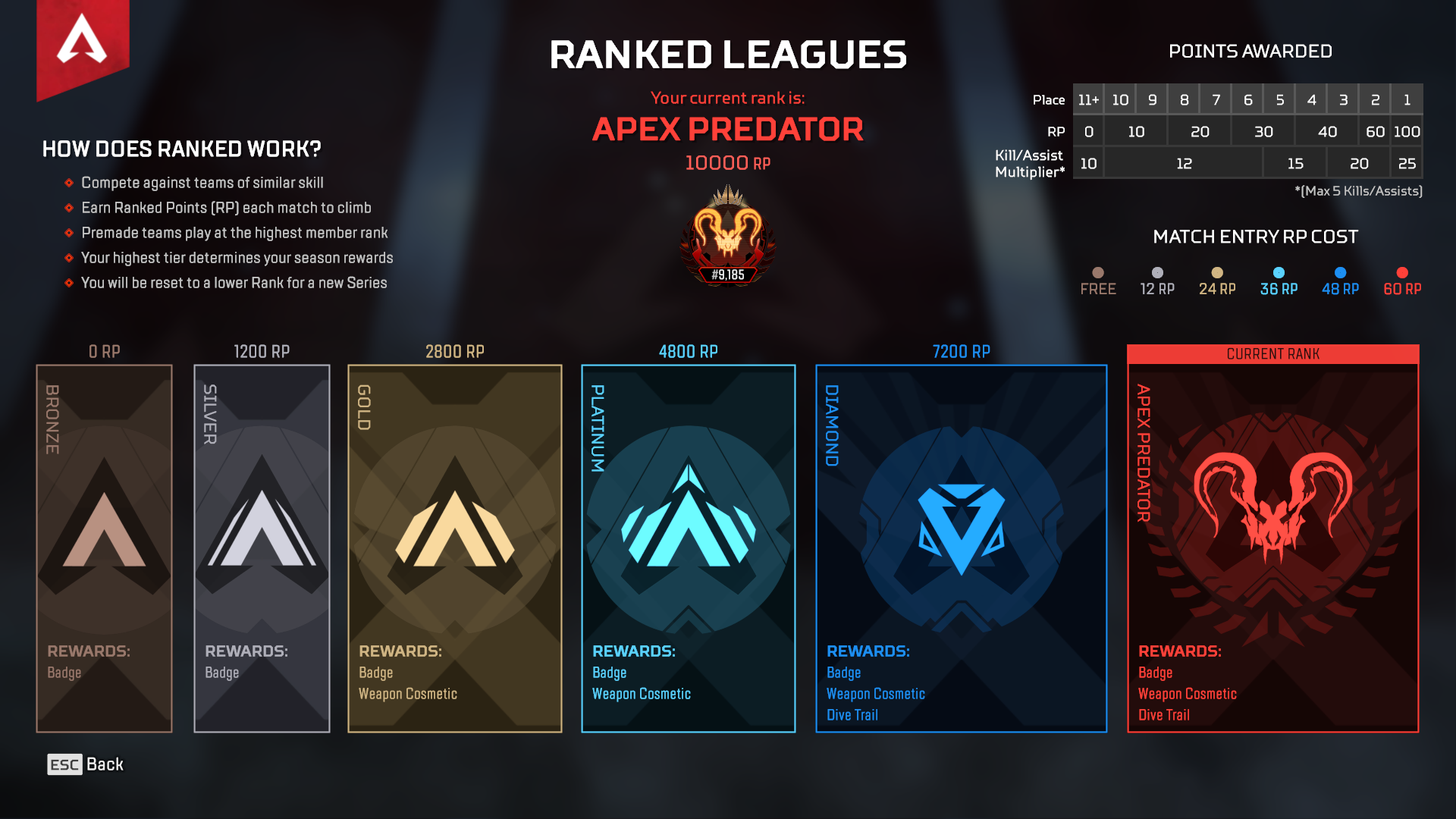Screen dimensions: 1456x819
Task: Select the CURRENT RANK tab header
Action: pyautogui.click(x=1272, y=353)
